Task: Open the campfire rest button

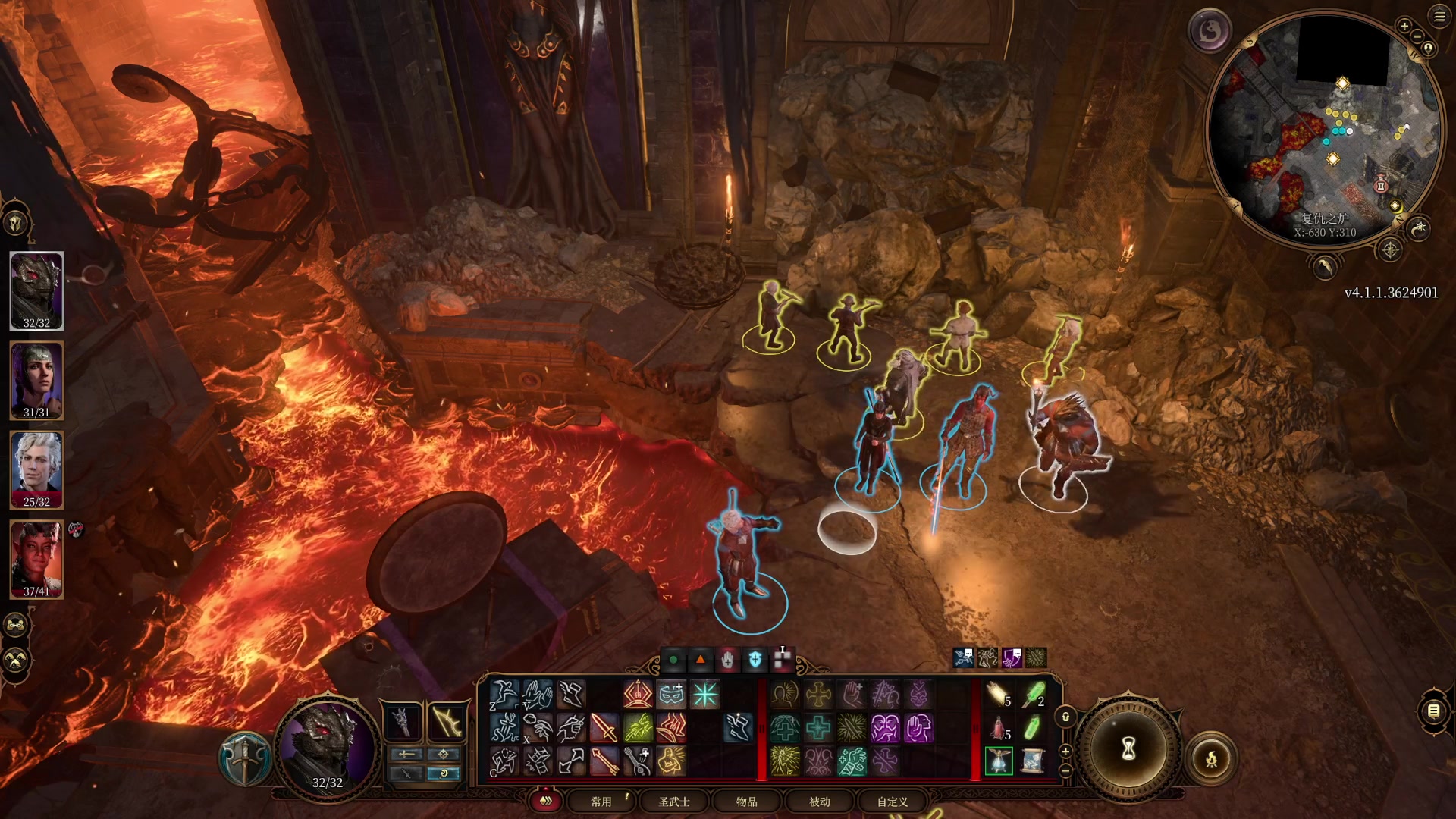Action: click(x=1211, y=758)
